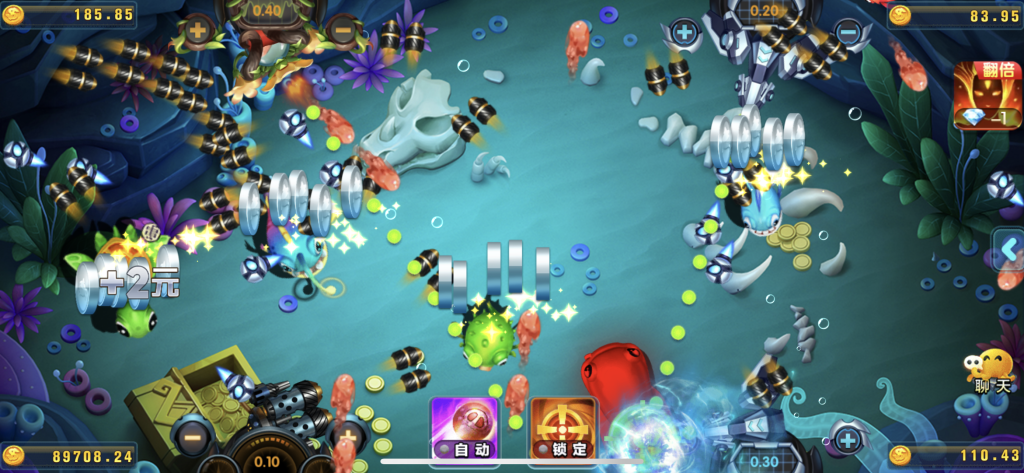Use the 翻倍 double card
Image resolution: width=1024 pixels, height=473 pixels.
coord(985,96)
